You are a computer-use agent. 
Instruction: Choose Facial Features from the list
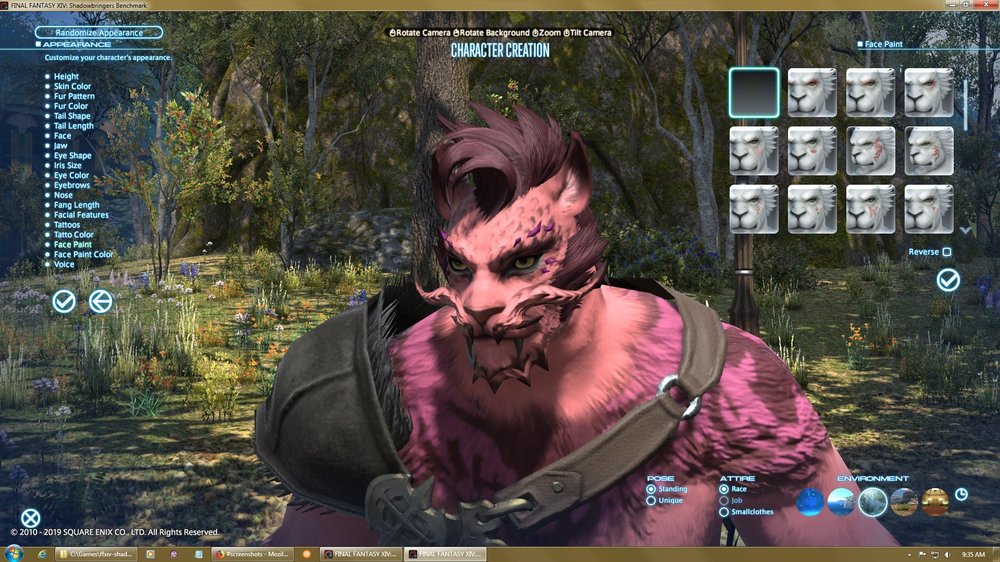point(81,215)
